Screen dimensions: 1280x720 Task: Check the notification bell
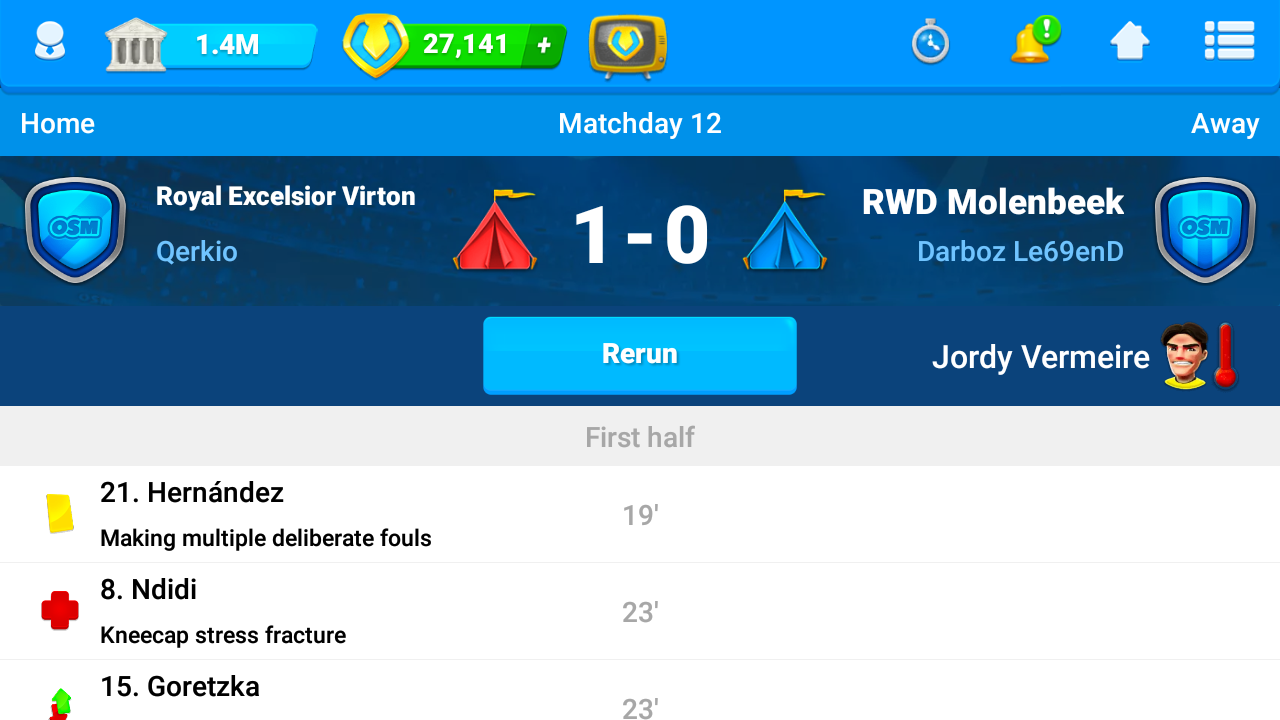[x=1032, y=43]
